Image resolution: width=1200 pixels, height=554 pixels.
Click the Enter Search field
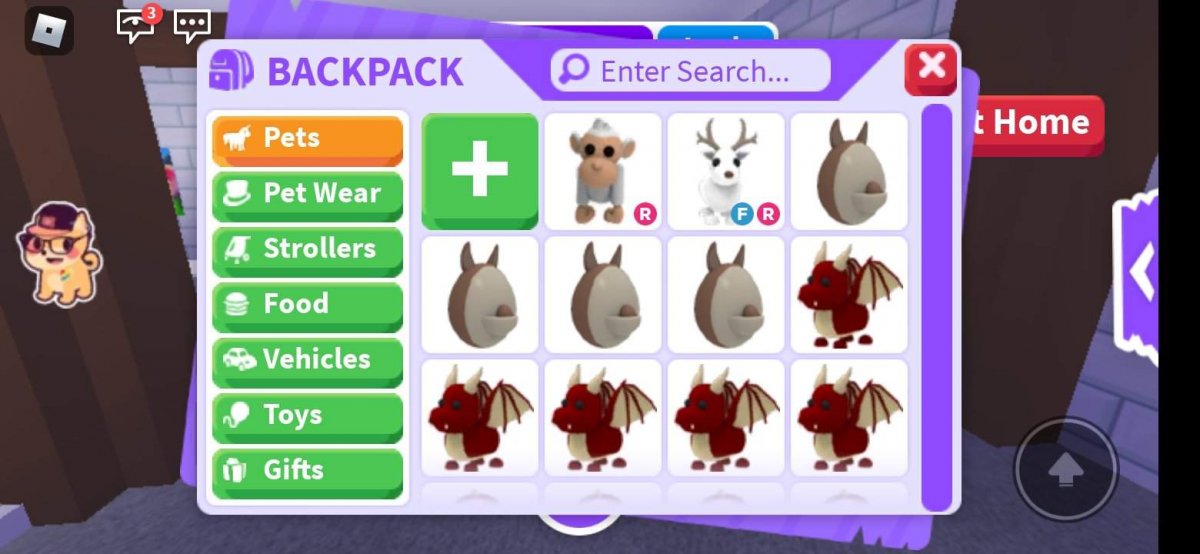pos(690,71)
